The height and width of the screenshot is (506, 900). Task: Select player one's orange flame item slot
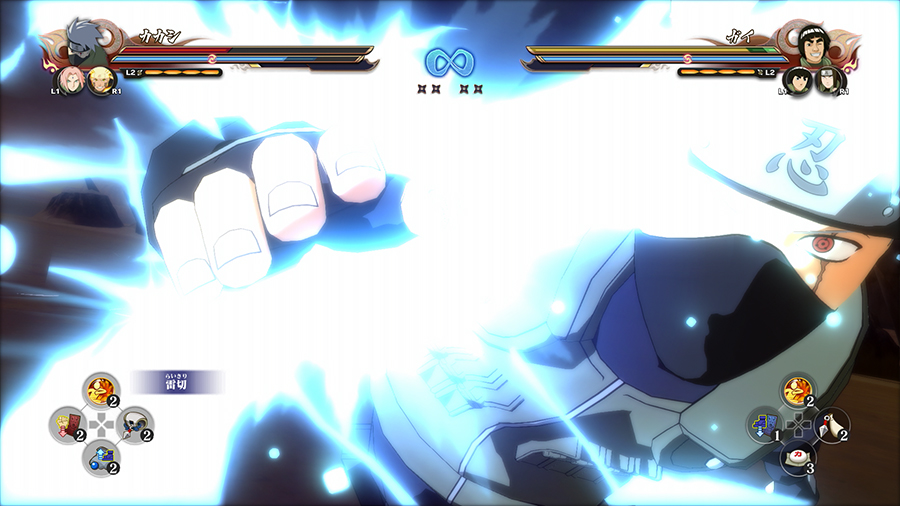tap(99, 388)
